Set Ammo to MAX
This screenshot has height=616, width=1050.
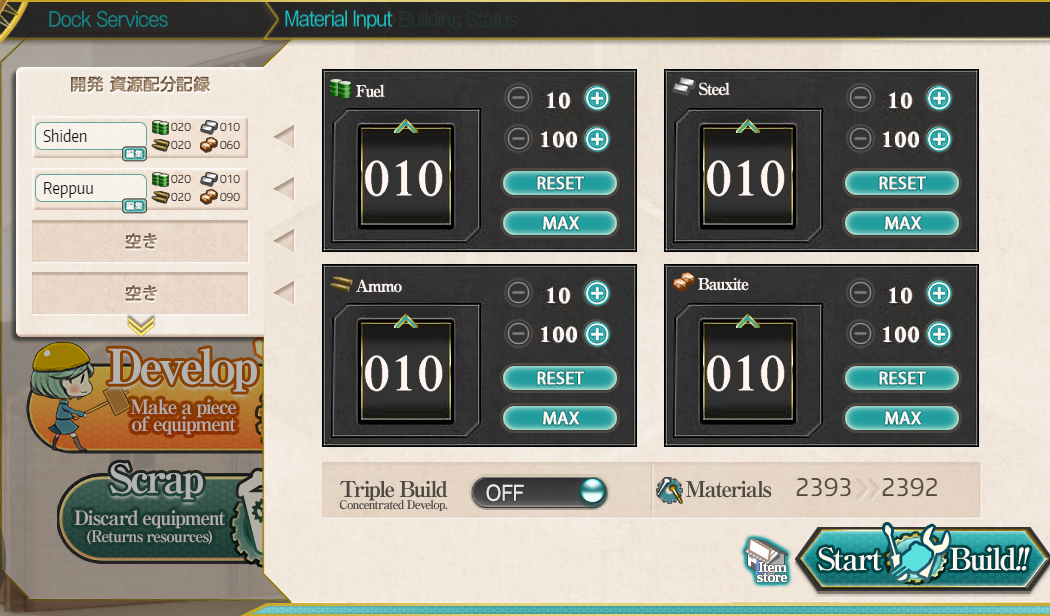[x=560, y=418]
